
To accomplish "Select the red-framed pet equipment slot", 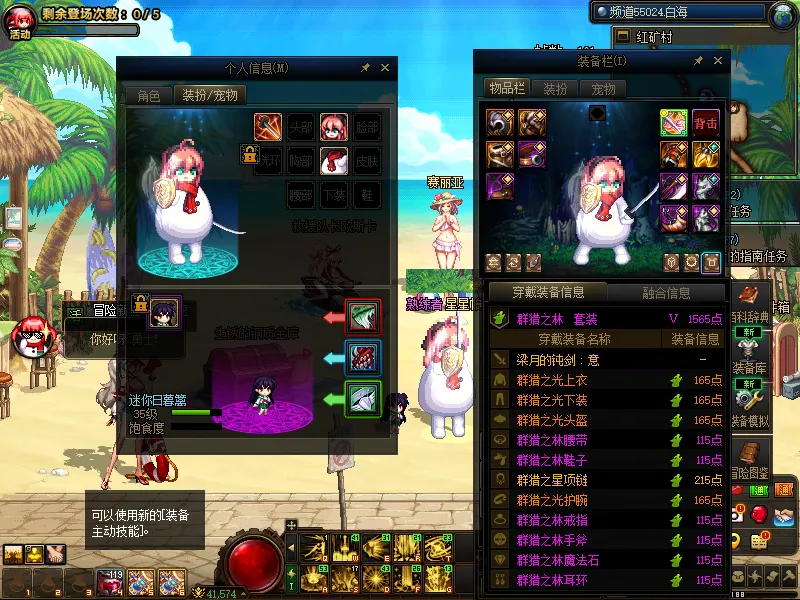I will [362, 317].
